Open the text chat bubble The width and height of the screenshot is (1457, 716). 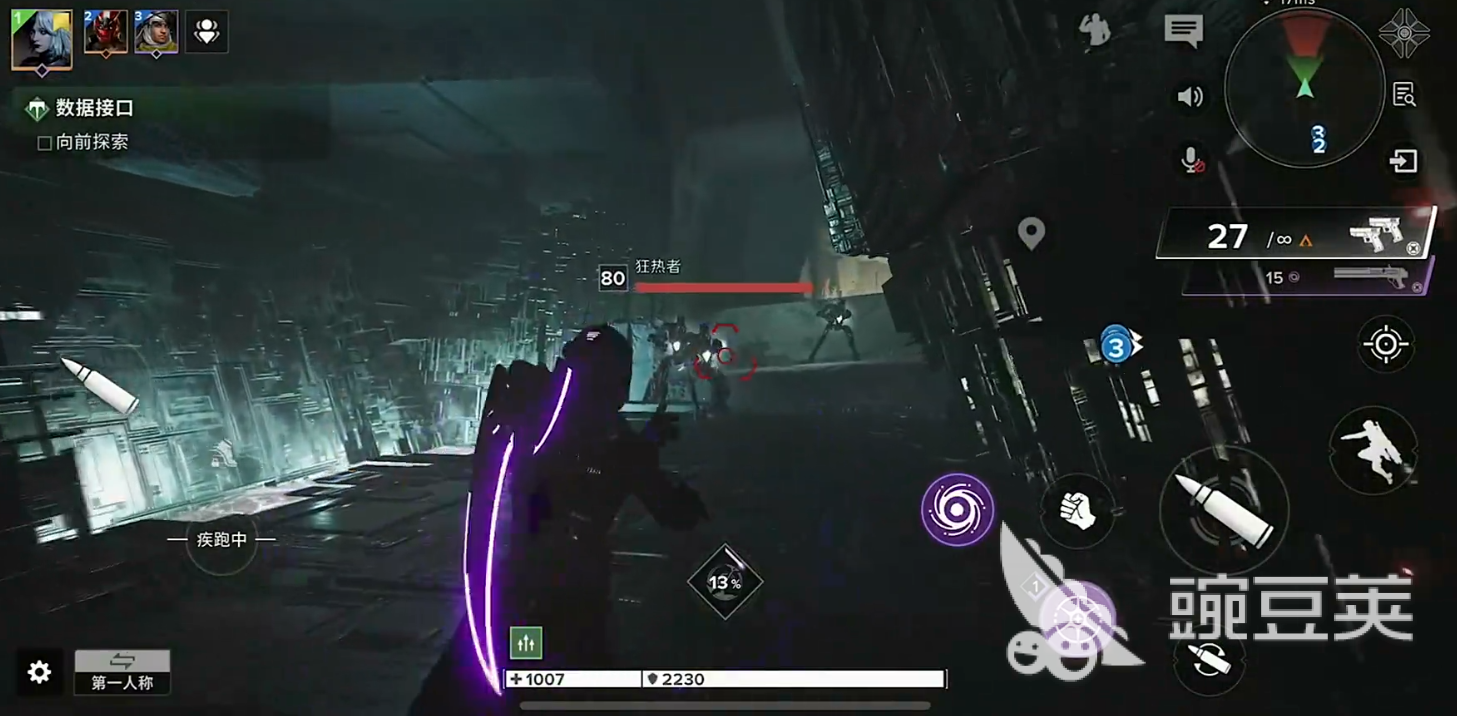[1183, 30]
